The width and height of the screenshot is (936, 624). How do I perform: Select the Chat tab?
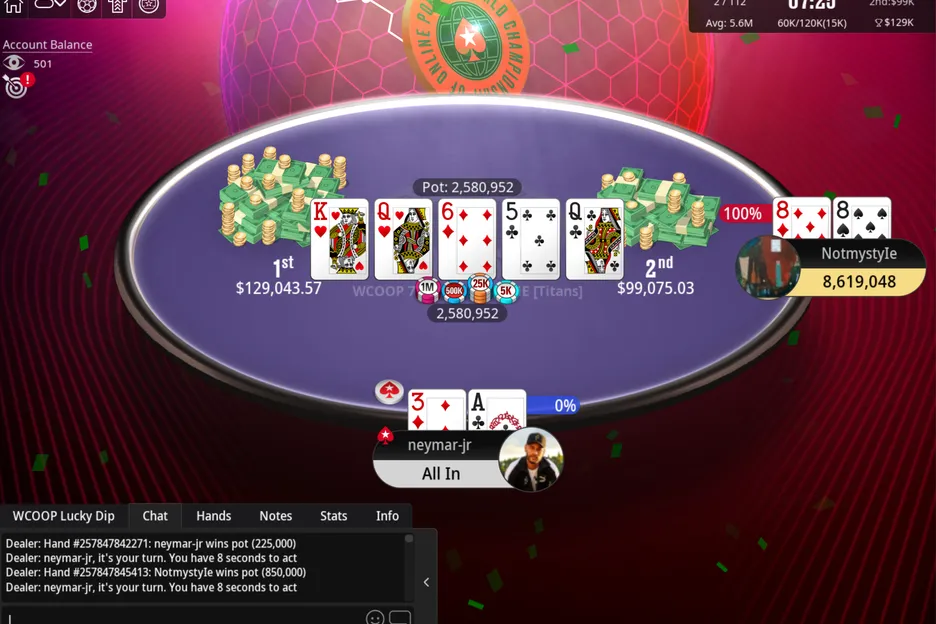coord(155,516)
